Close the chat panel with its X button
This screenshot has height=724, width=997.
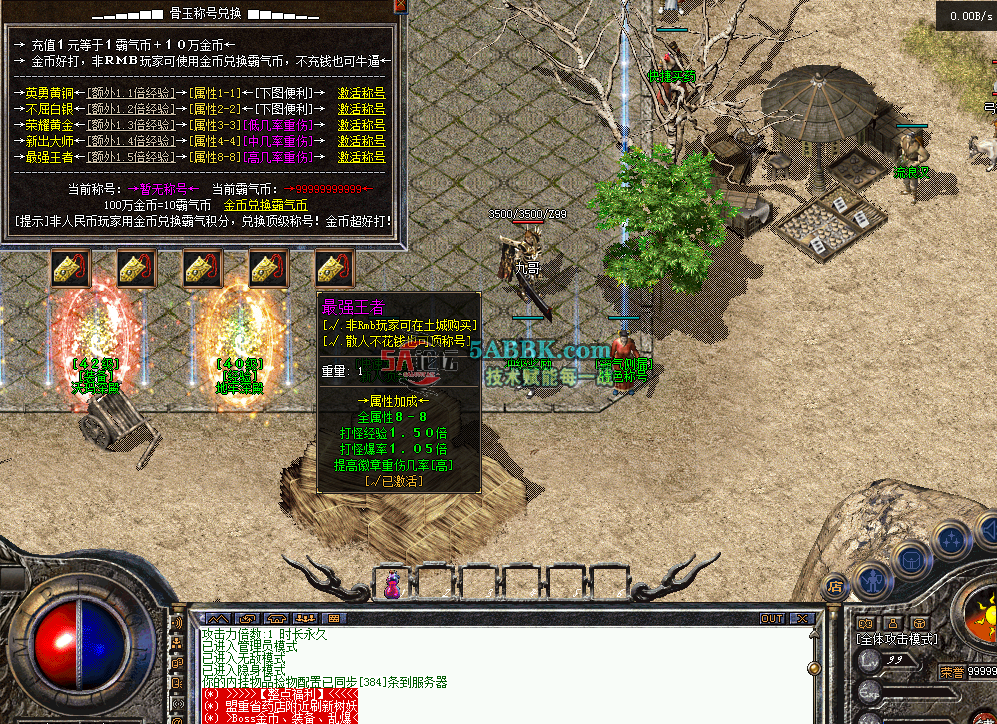coord(804,619)
